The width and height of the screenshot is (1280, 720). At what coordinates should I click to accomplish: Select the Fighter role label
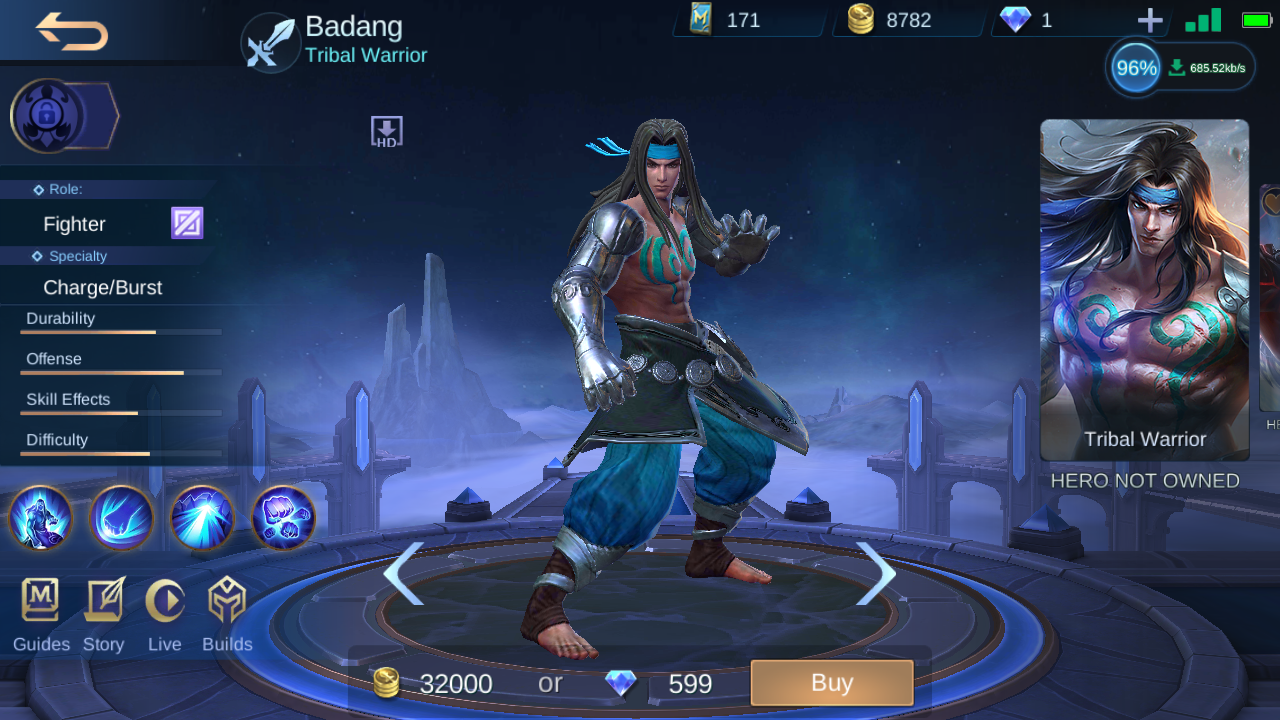[74, 224]
